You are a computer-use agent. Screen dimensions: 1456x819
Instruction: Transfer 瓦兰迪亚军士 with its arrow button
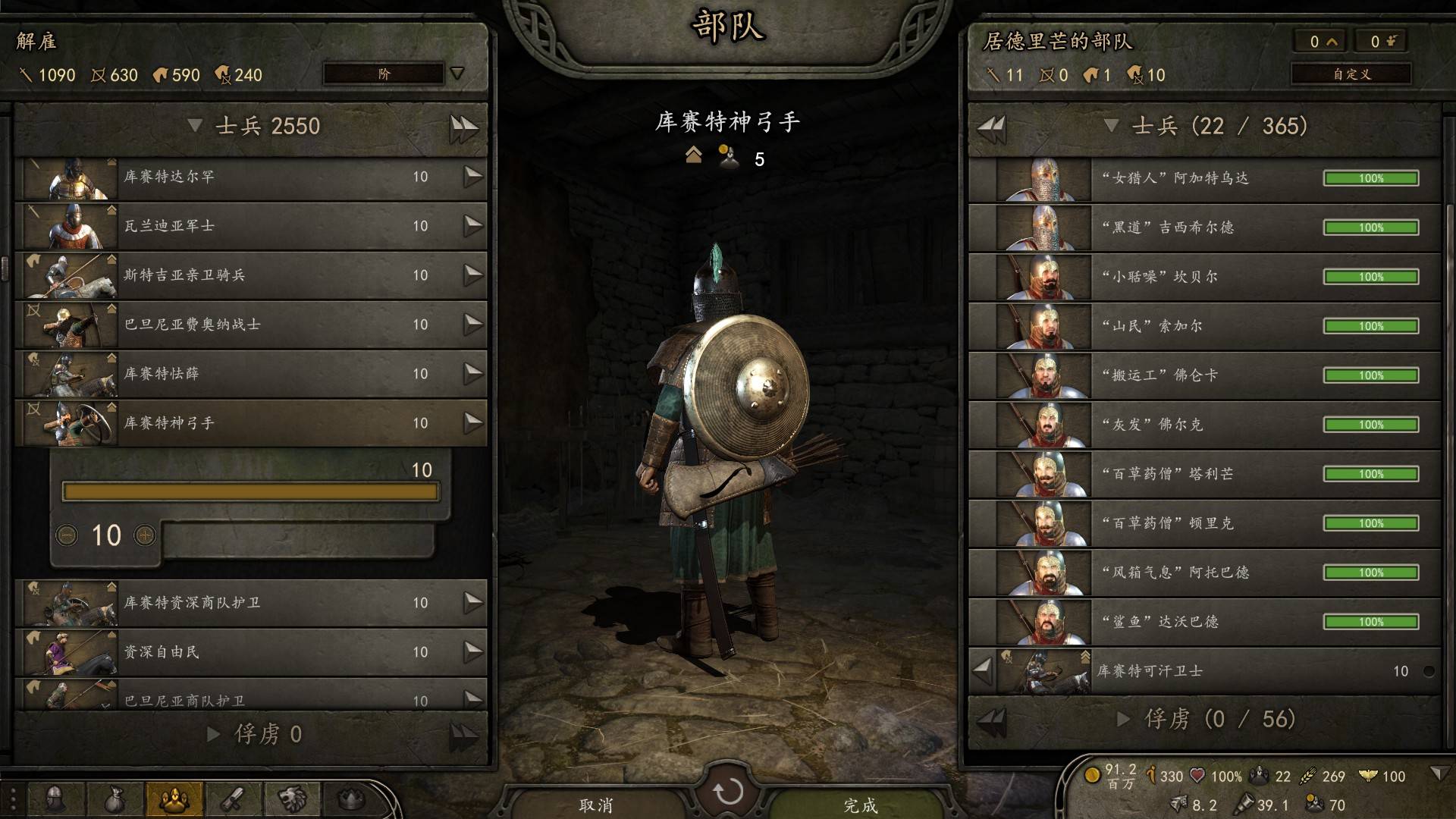coord(472,226)
